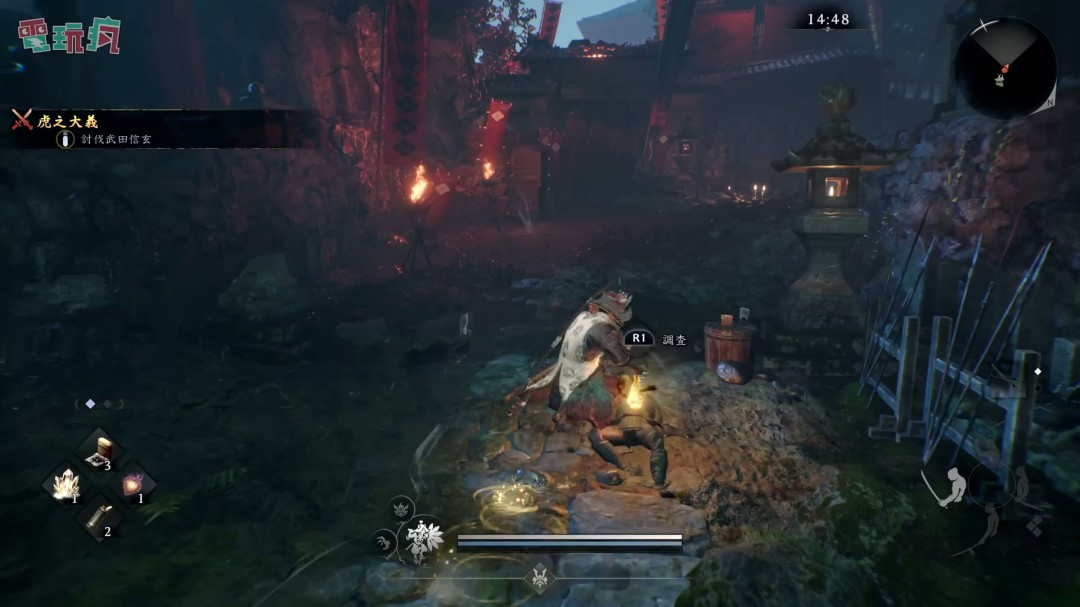Click the channel logo watermark
This screenshot has width=1080, height=607.
click(x=69, y=36)
